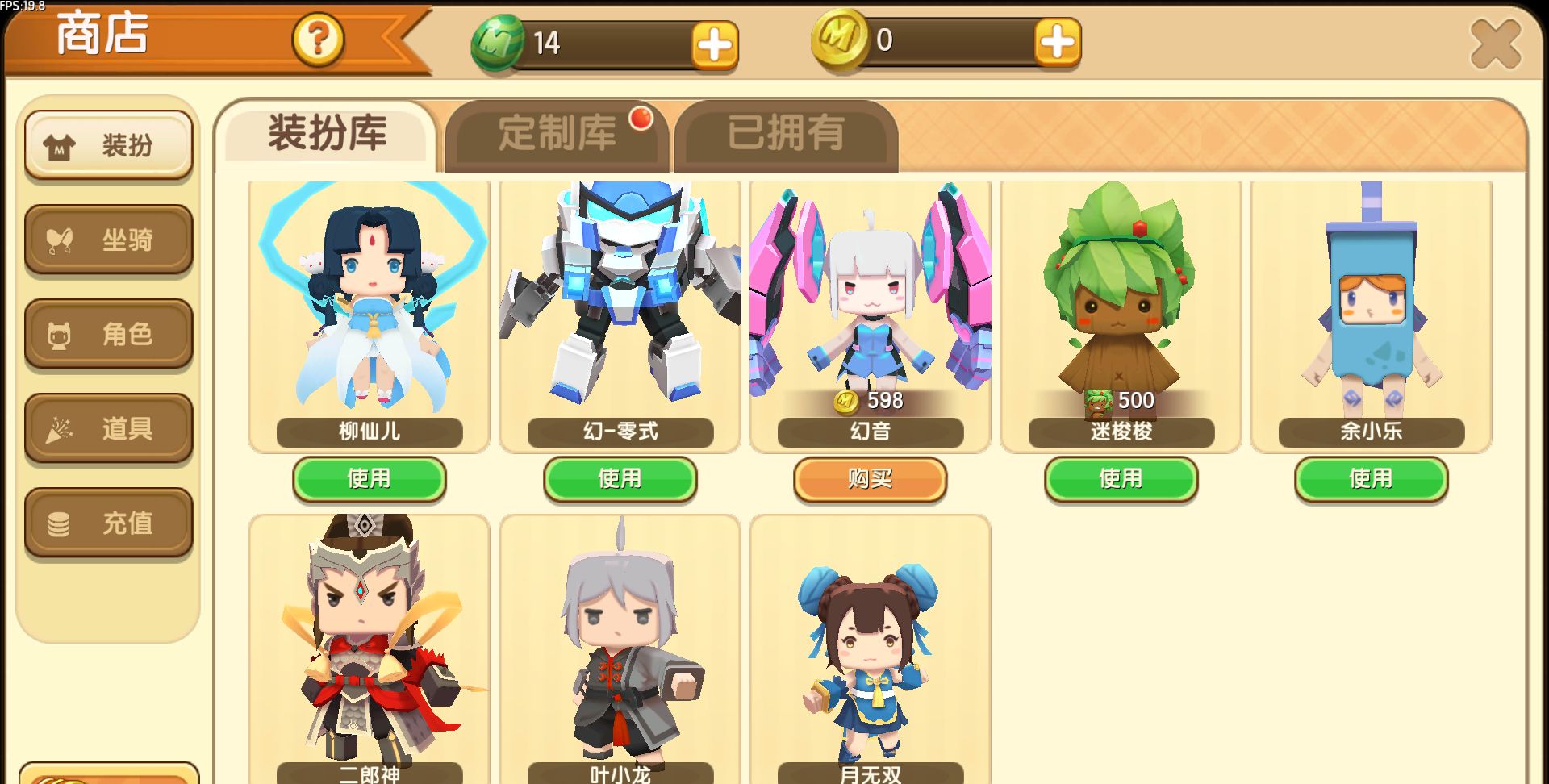The width and height of the screenshot is (1549, 784).
Task: Apply the 余小乐 skin
Action: [x=1372, y=479]
